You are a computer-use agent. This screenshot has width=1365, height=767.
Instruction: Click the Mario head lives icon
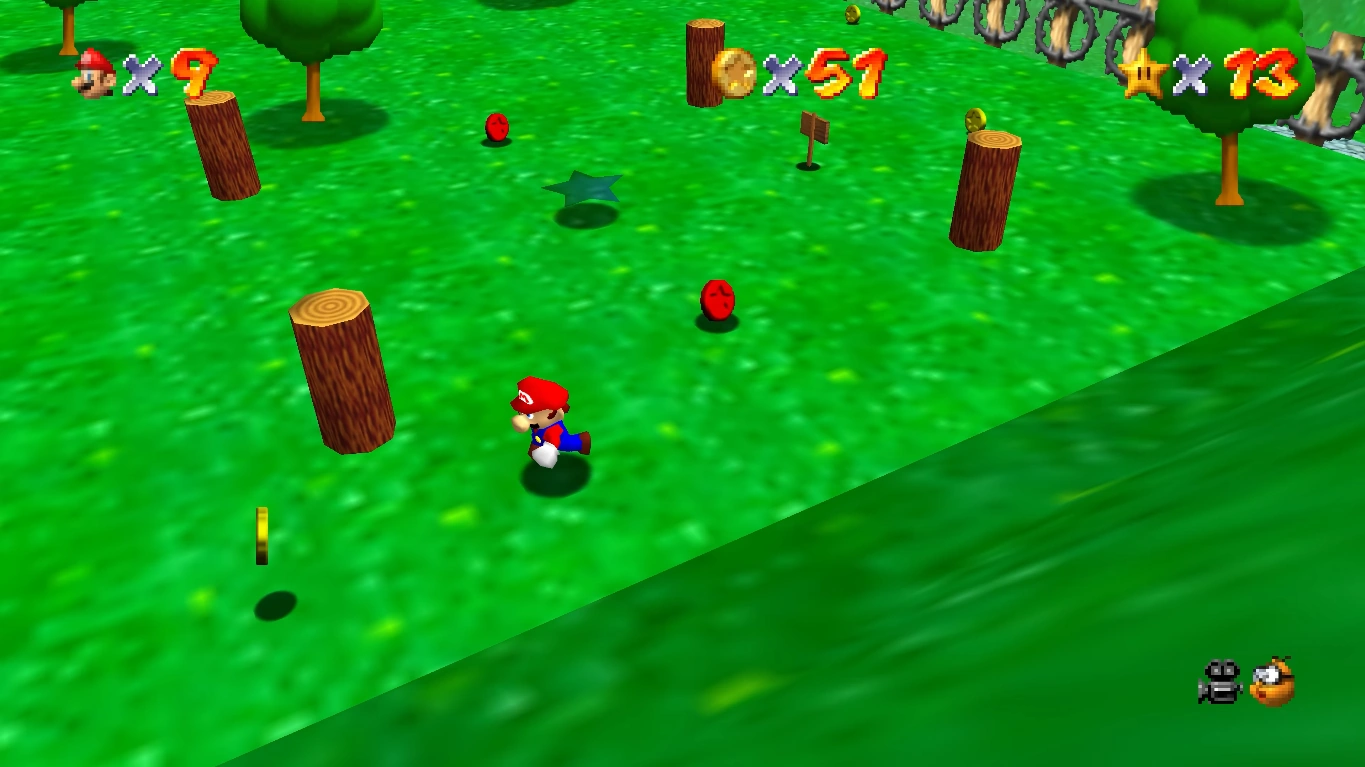91,72
